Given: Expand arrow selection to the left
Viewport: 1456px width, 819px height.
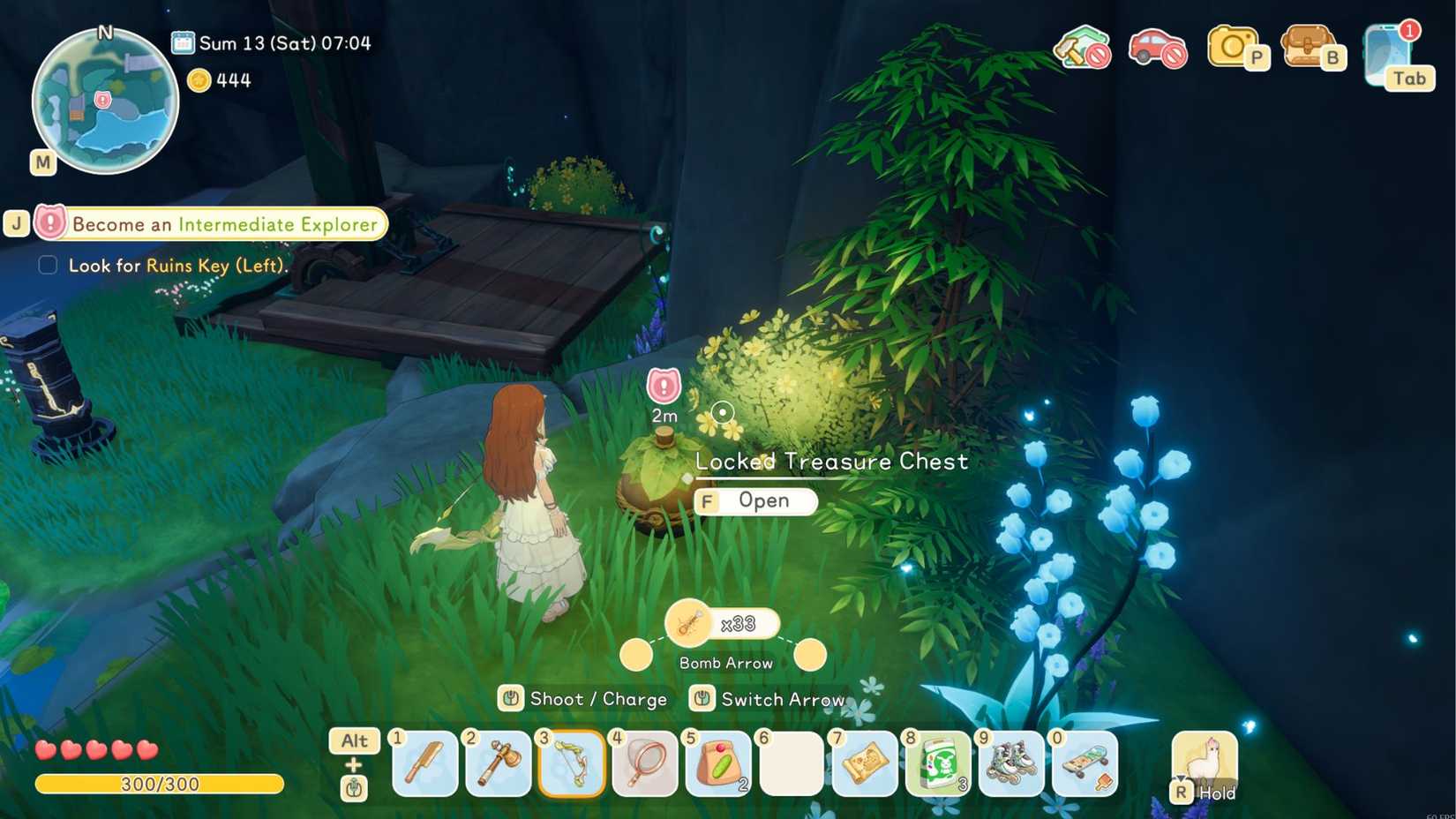Looking at the screenshot, I should (637, 655).
